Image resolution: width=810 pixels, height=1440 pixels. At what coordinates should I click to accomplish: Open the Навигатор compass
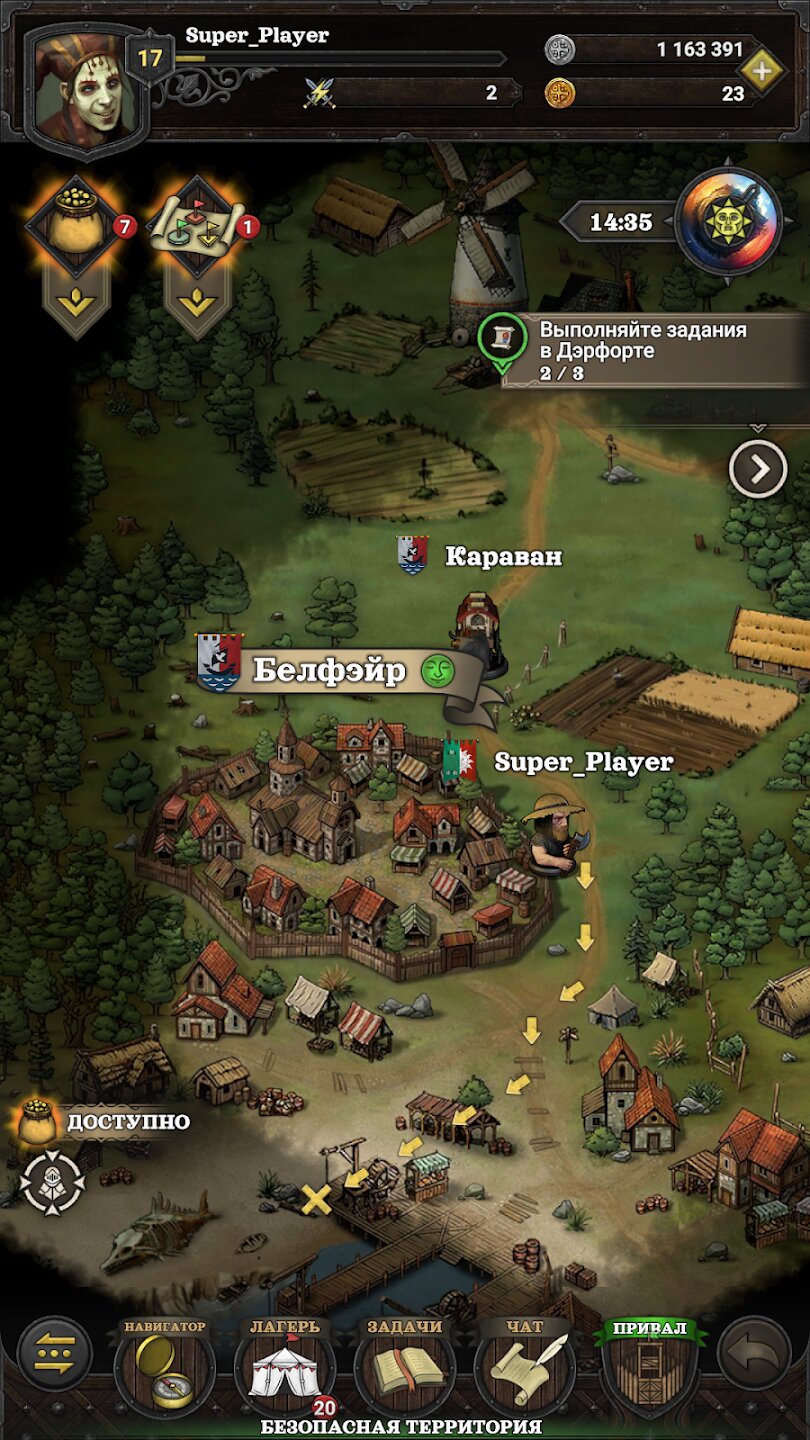click(165, 1367)
